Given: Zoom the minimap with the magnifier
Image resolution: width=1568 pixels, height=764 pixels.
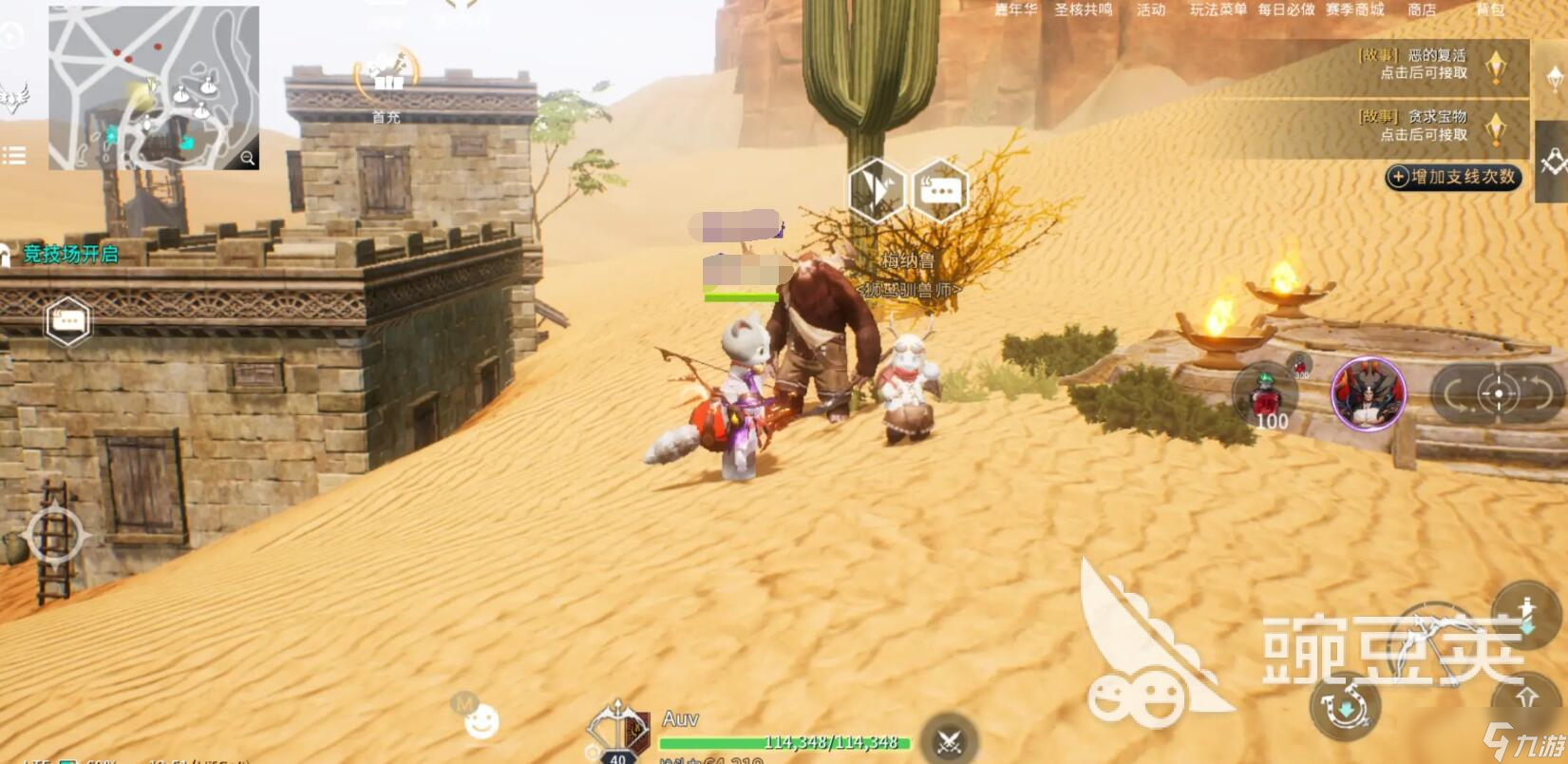Looking at the screenshot, I should point(248,159).
